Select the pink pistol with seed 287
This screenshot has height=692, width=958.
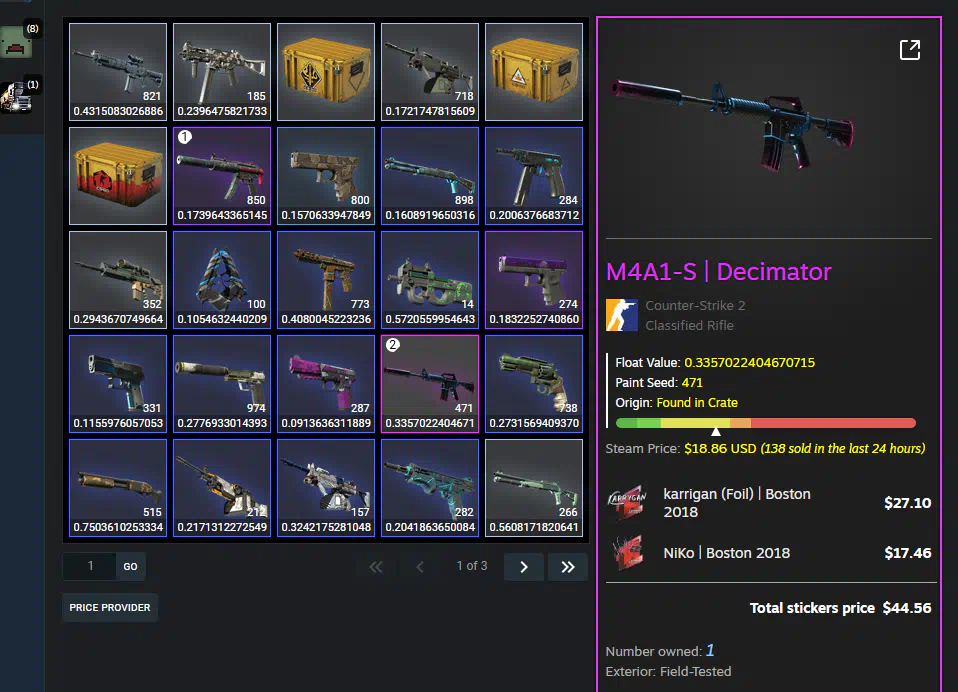pos(326,383)
